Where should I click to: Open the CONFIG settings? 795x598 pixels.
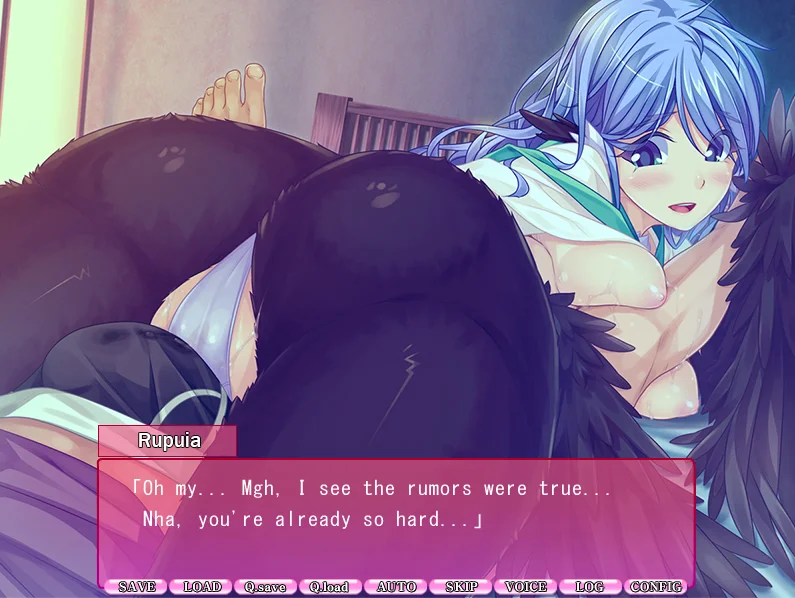pyautogui.click(x=657, y=587)
